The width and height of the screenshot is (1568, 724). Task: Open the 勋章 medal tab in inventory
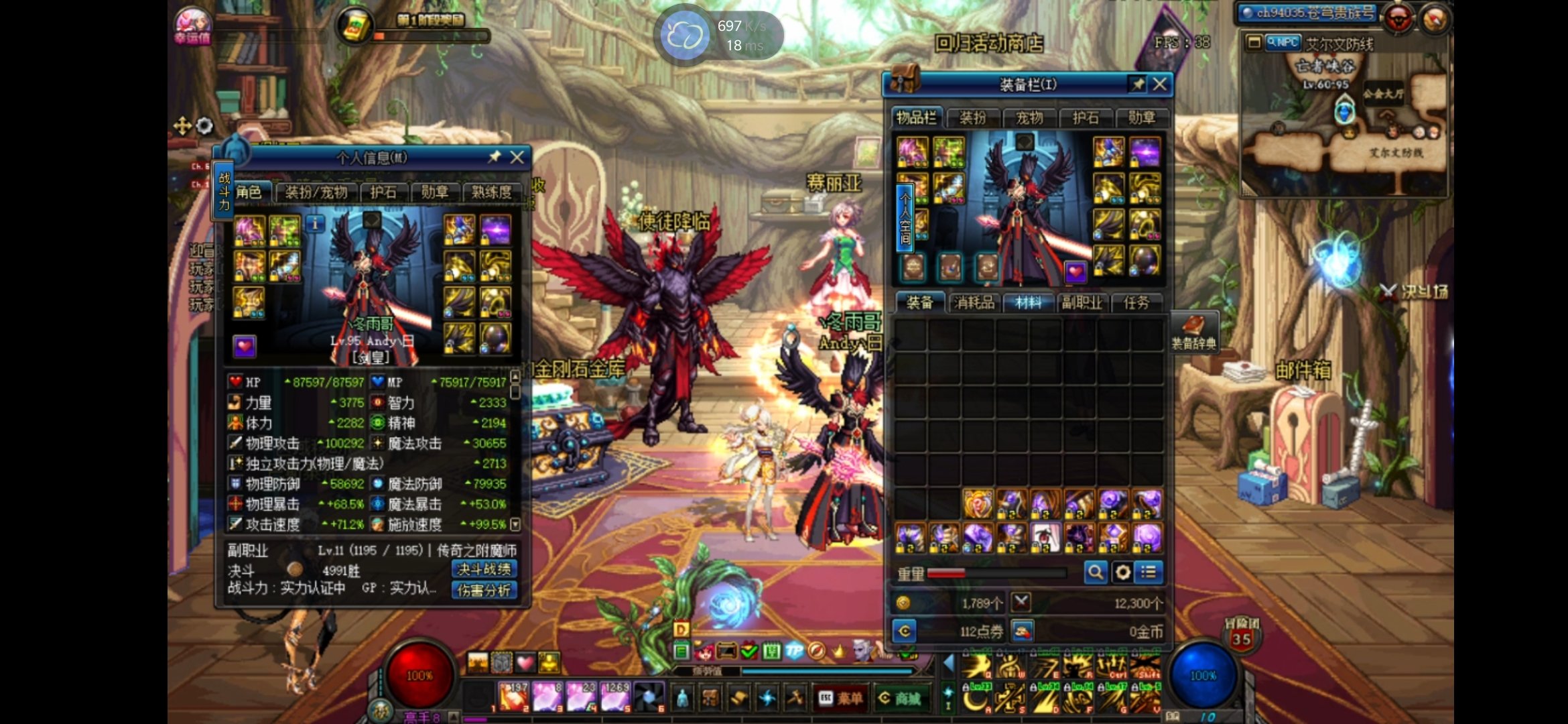click(x=1141, y=119)
